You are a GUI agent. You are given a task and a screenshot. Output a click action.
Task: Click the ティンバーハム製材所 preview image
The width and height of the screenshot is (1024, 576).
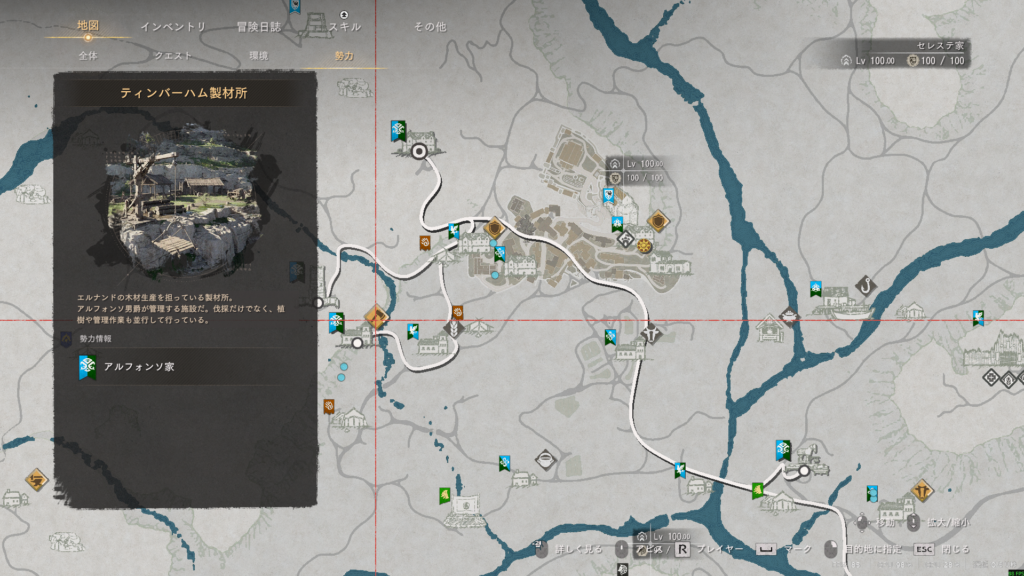[185, 202]
